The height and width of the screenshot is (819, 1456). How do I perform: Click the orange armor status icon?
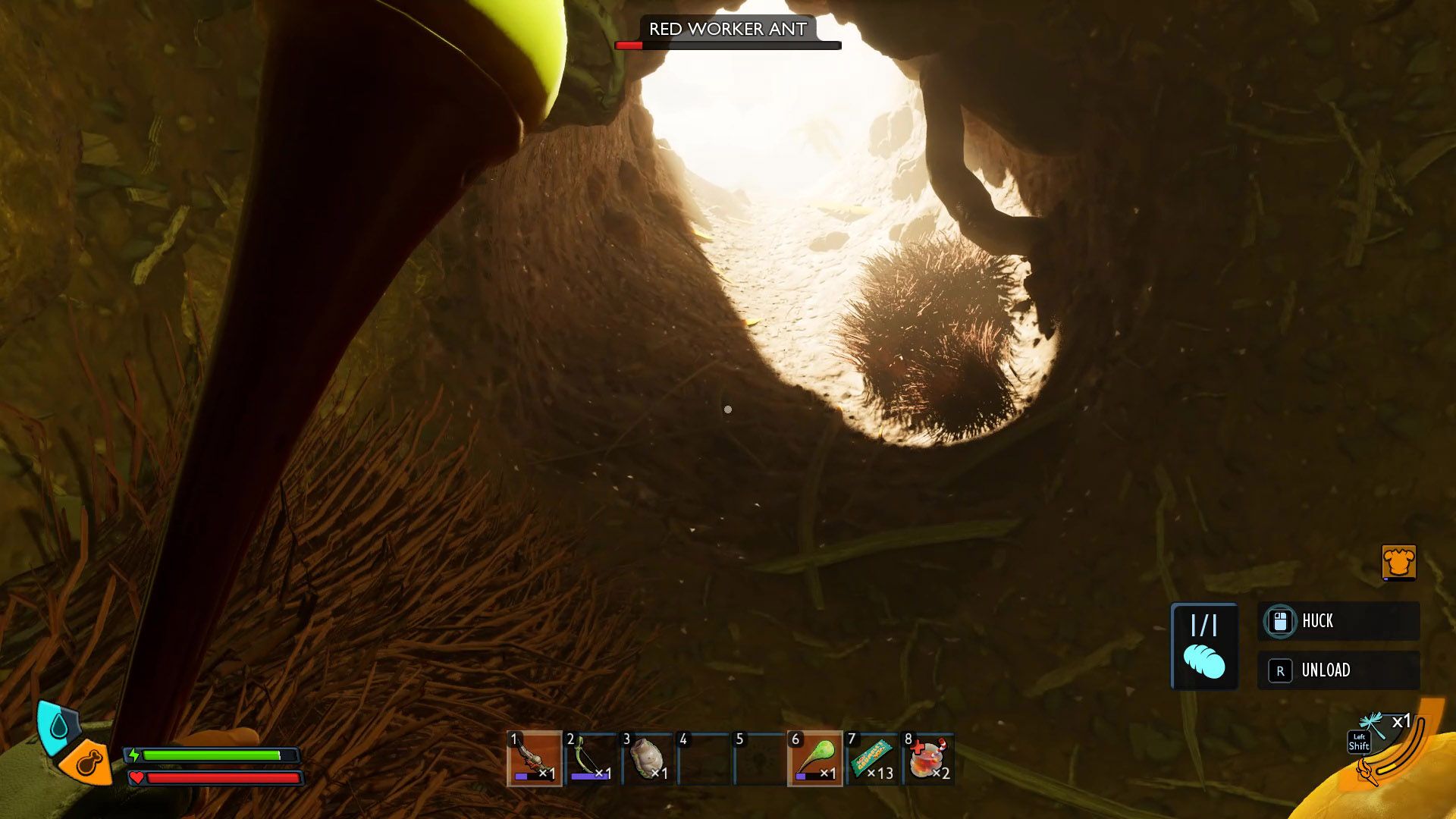tap(1398, 563)
